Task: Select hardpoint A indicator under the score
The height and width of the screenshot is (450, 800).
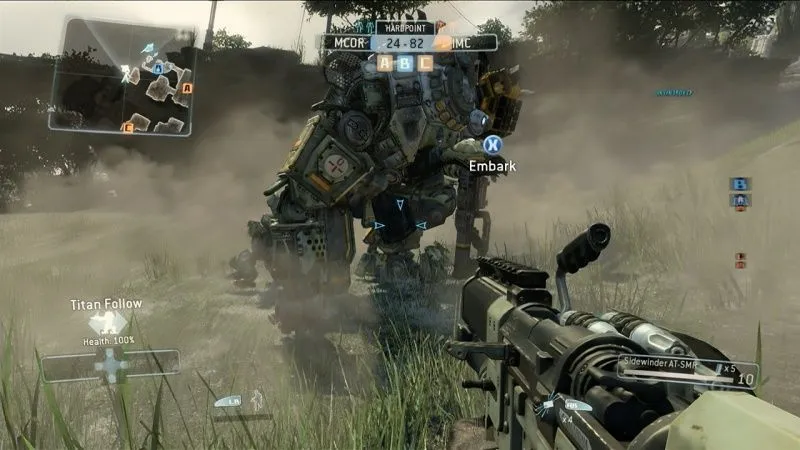Action: 386,63
